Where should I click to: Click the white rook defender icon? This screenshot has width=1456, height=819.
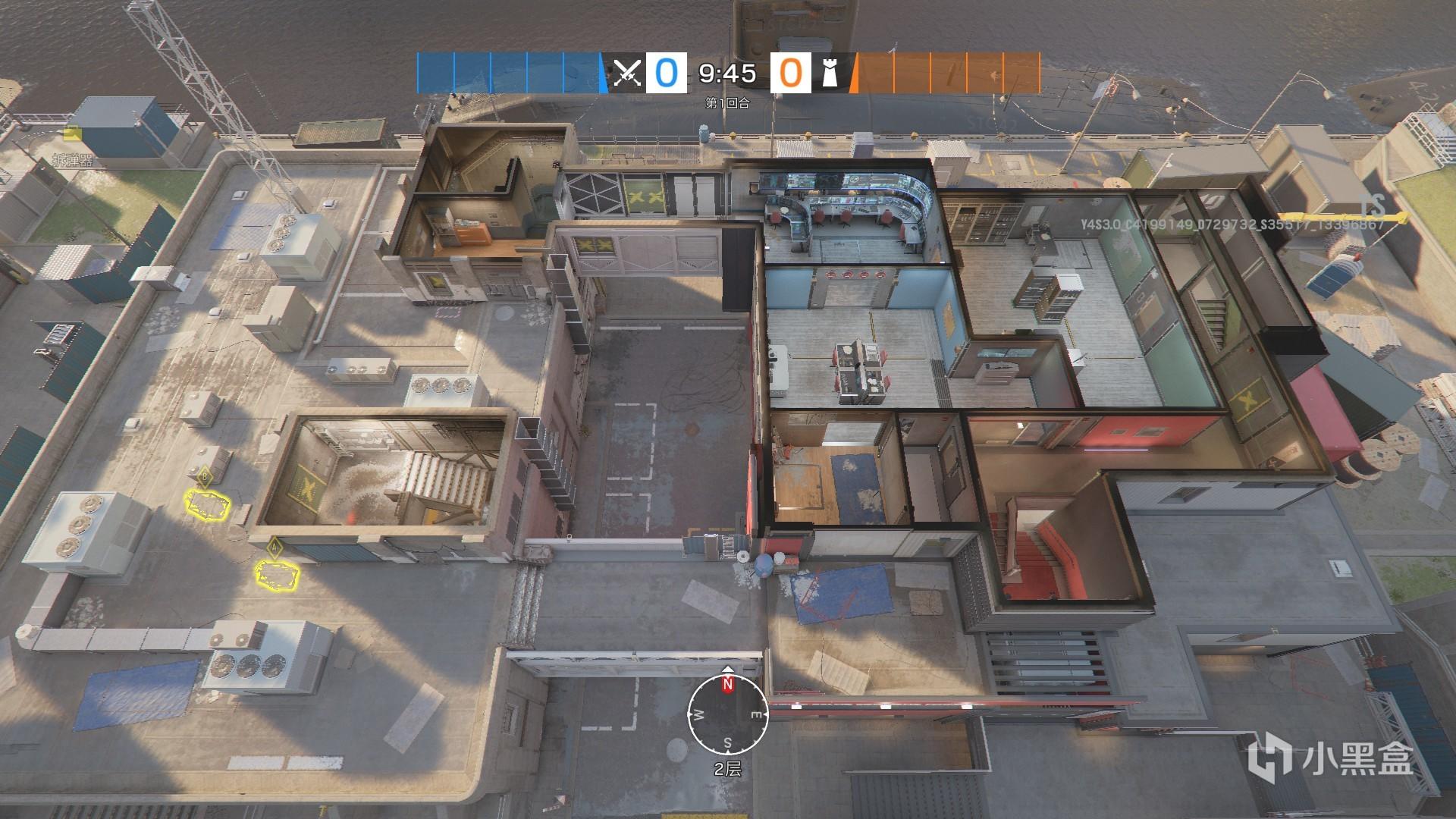coord(830,74)
